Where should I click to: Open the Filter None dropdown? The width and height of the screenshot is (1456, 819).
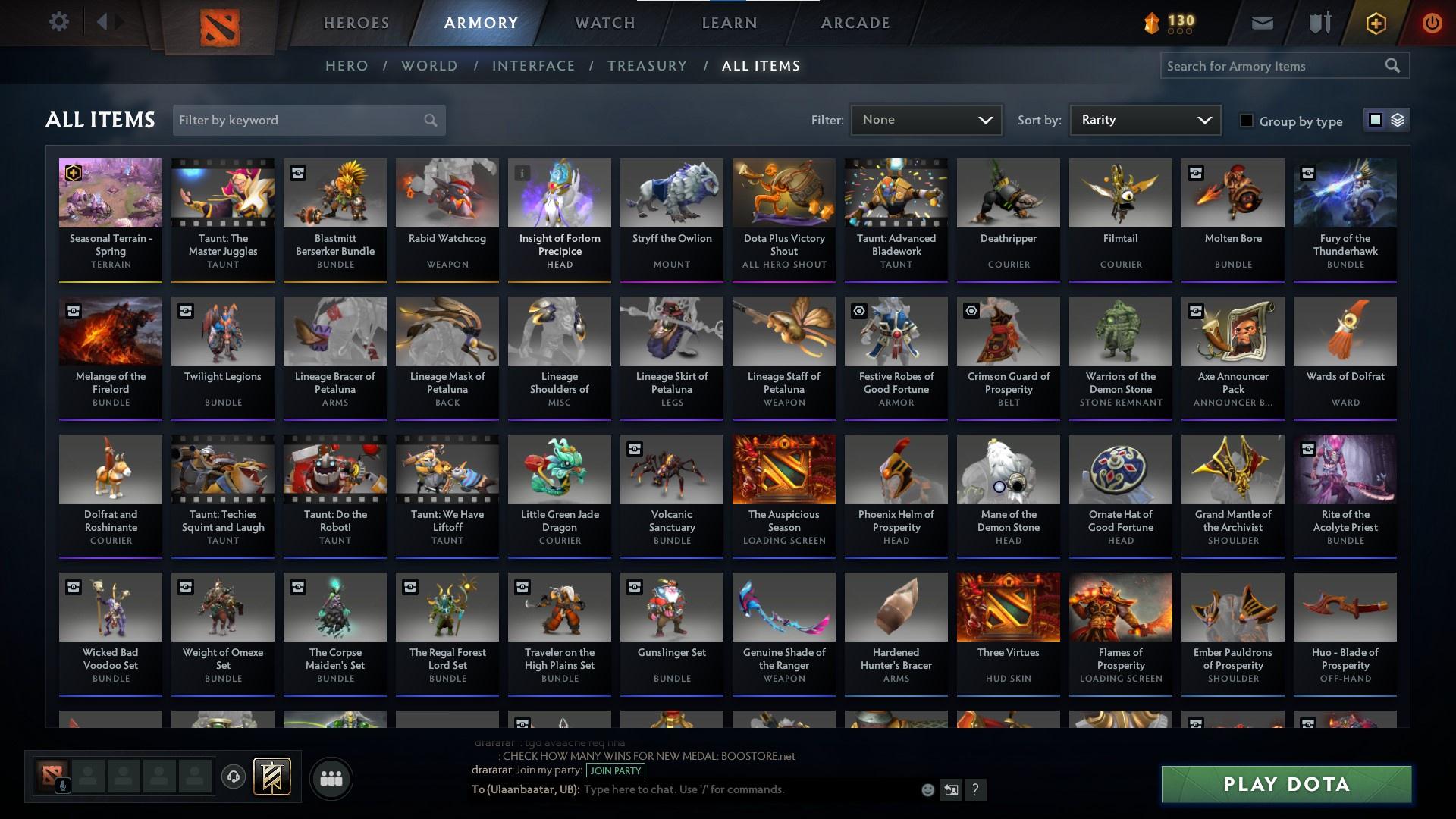(x=926, y=119)
